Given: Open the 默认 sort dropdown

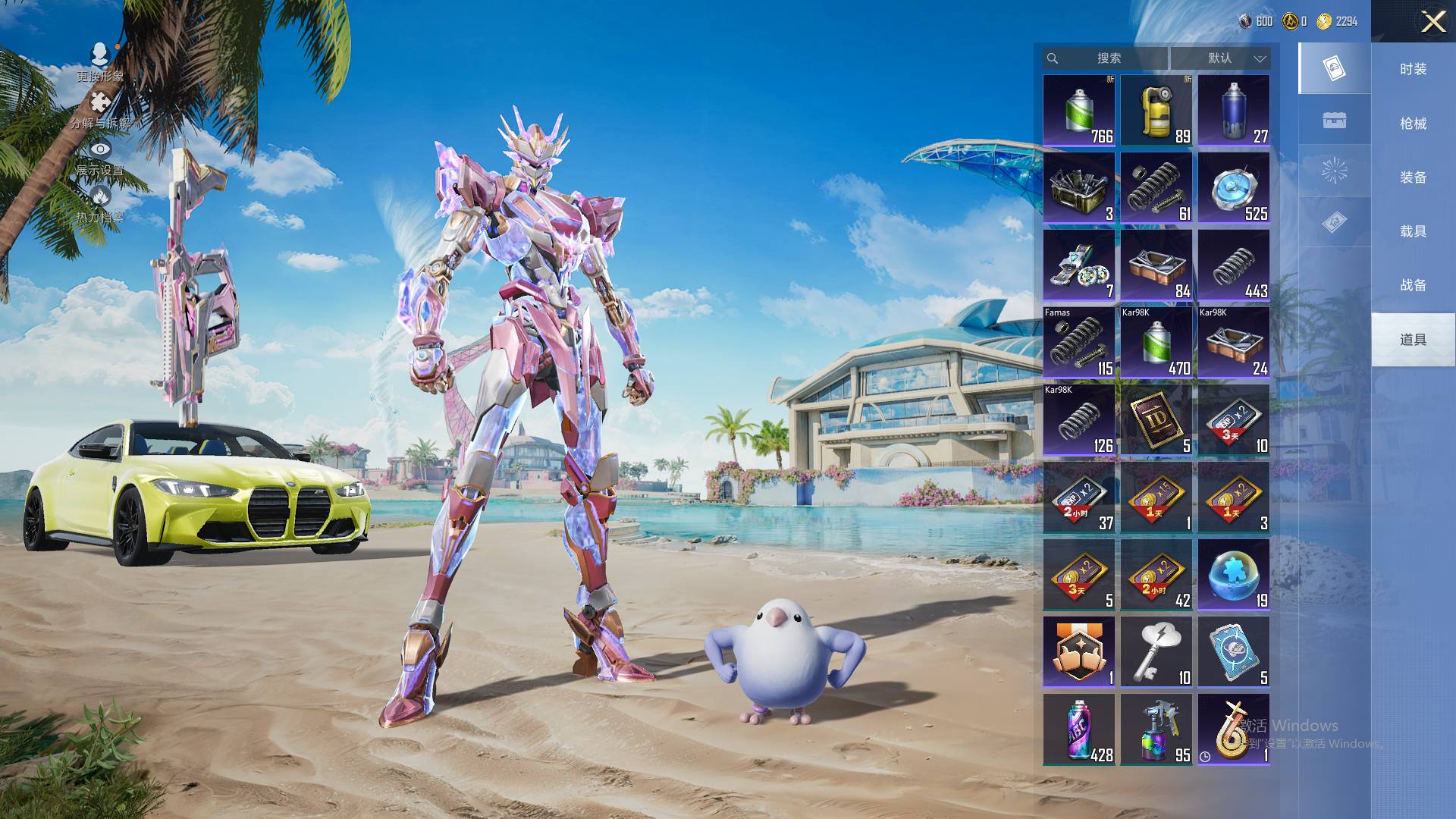Looking at the screenshot, I should [x=1220, y=58].
